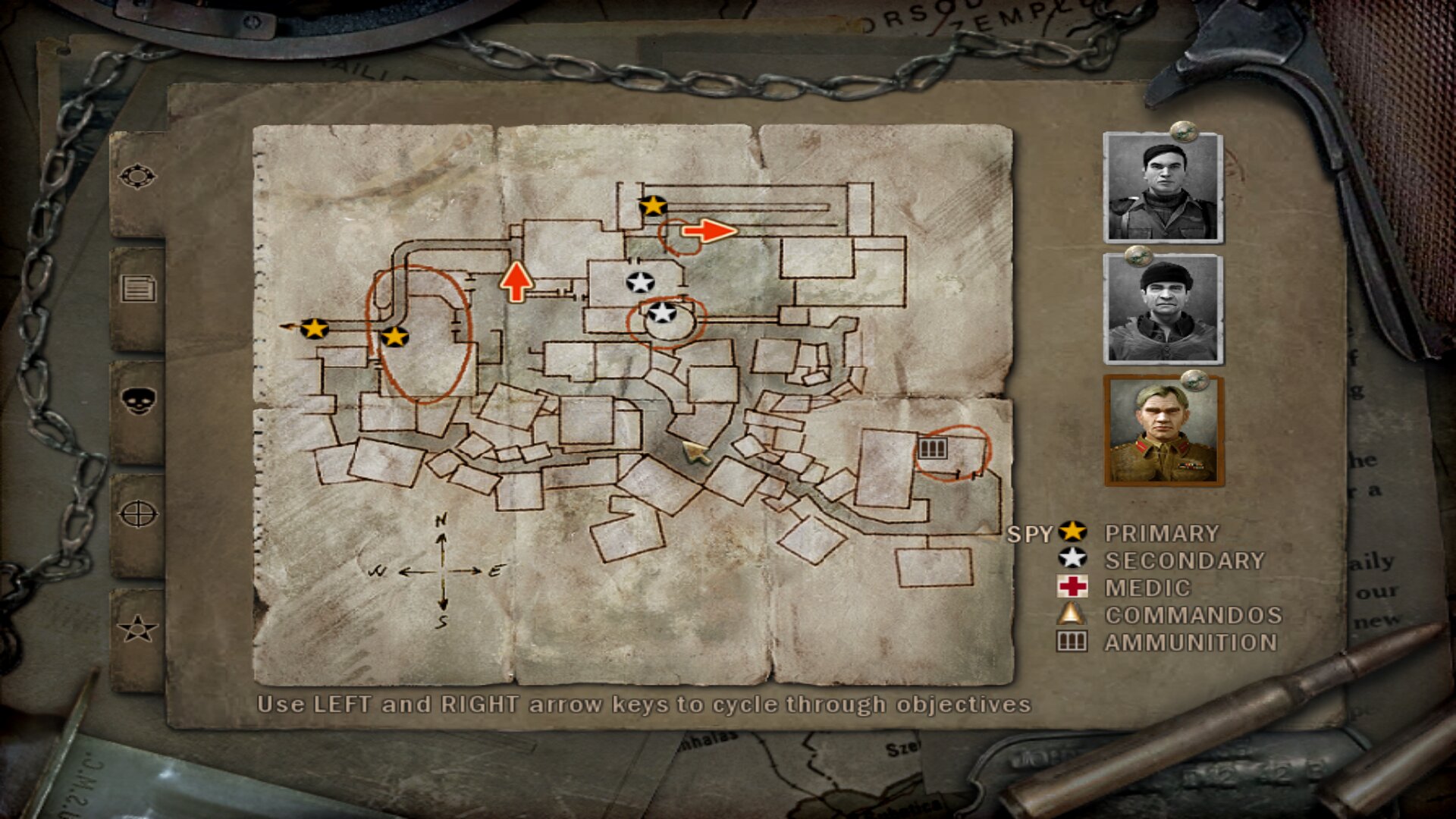Click the gold star beside top corridor
This screenshot has width=1456, height=819.
point(652,206)
